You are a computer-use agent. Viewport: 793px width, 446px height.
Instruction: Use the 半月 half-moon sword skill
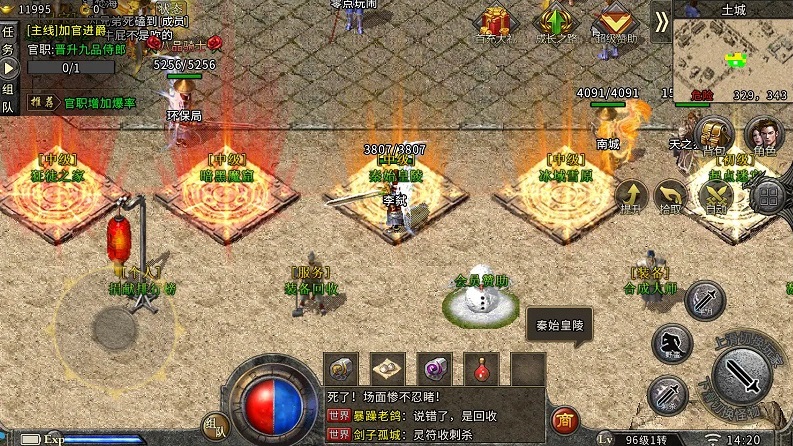pyautogui.click(x=706, y=298)
